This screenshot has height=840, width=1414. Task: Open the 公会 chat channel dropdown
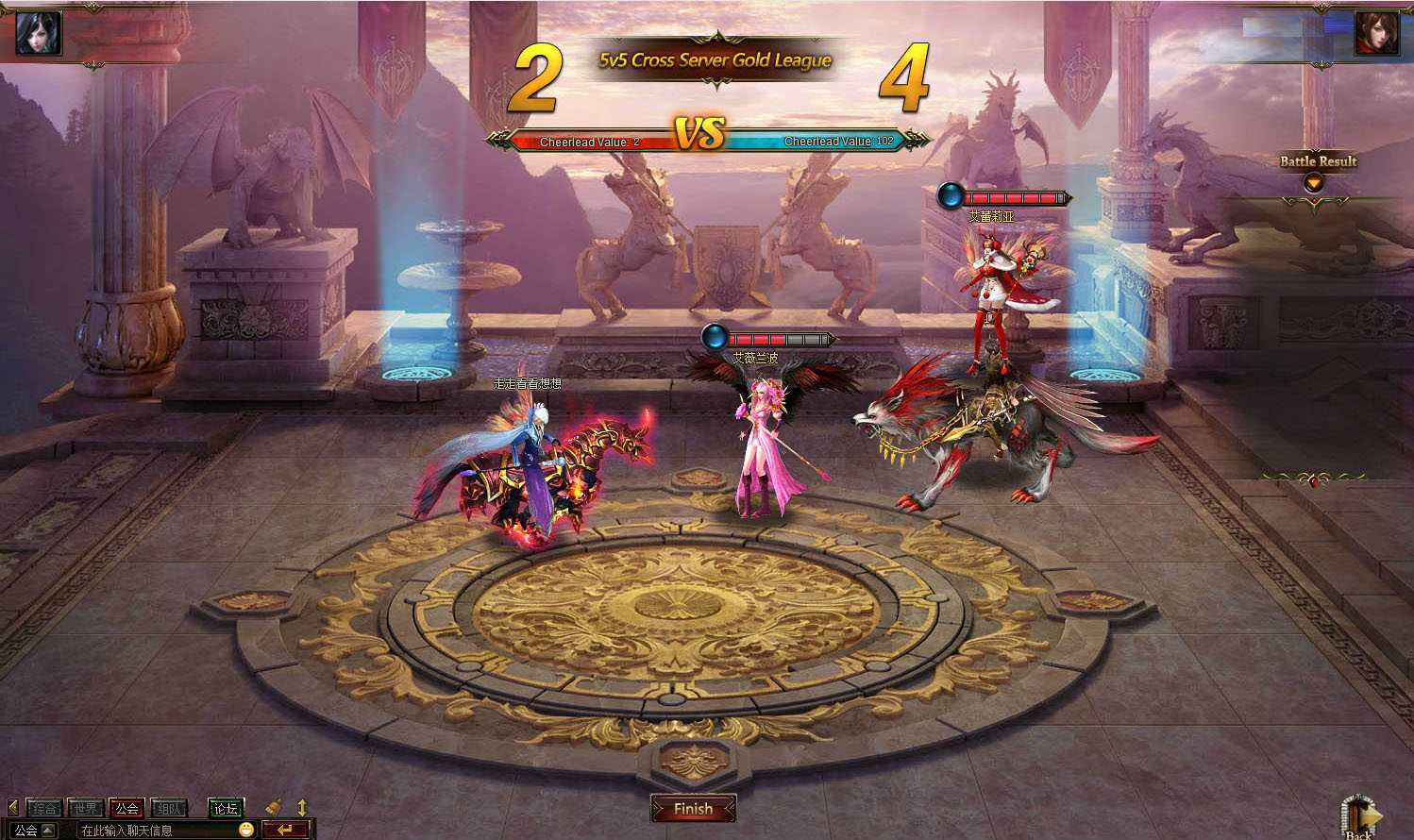point(35,831)
